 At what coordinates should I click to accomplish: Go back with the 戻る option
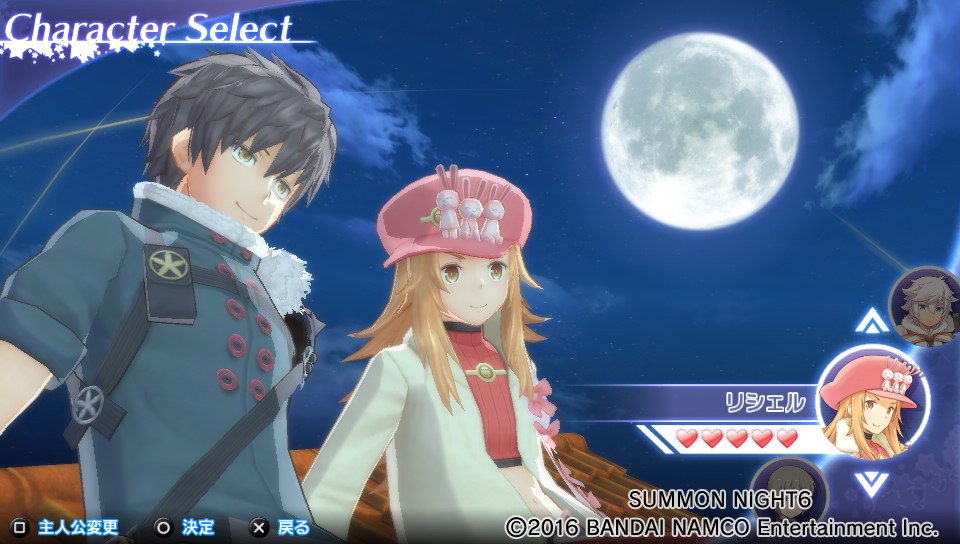(x=282, y=527)
